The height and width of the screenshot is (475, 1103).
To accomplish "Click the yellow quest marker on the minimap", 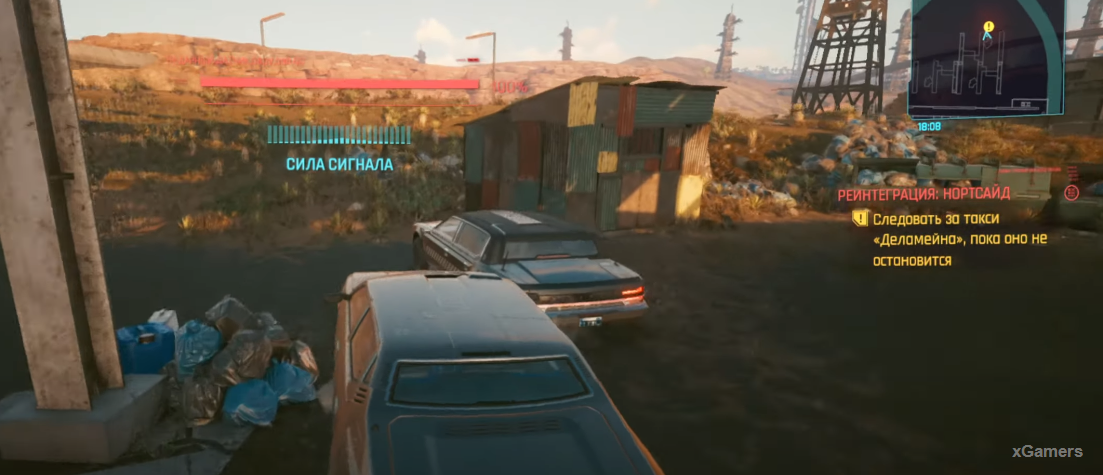I will click(988, 26).
